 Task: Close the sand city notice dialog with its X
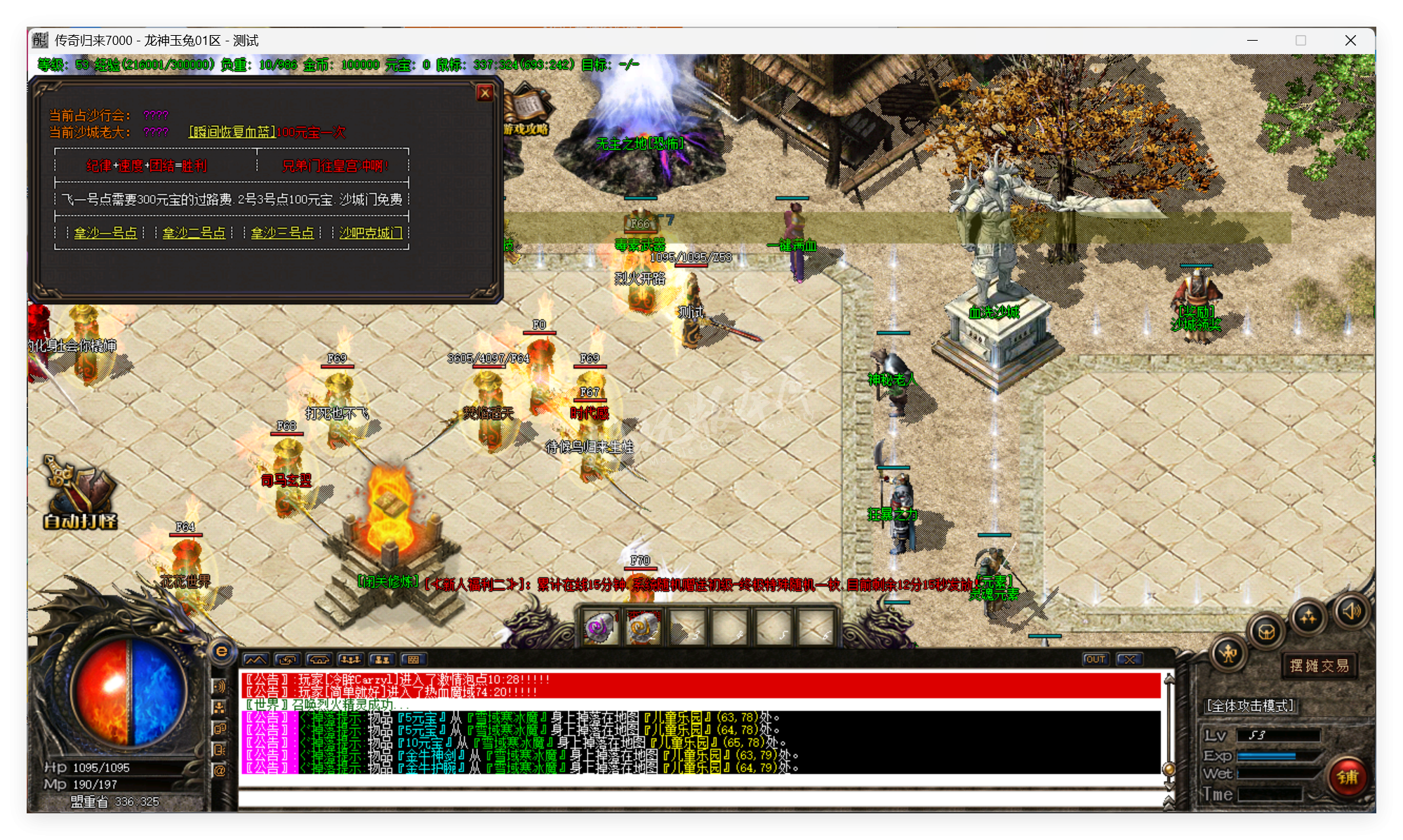point(484,93)
